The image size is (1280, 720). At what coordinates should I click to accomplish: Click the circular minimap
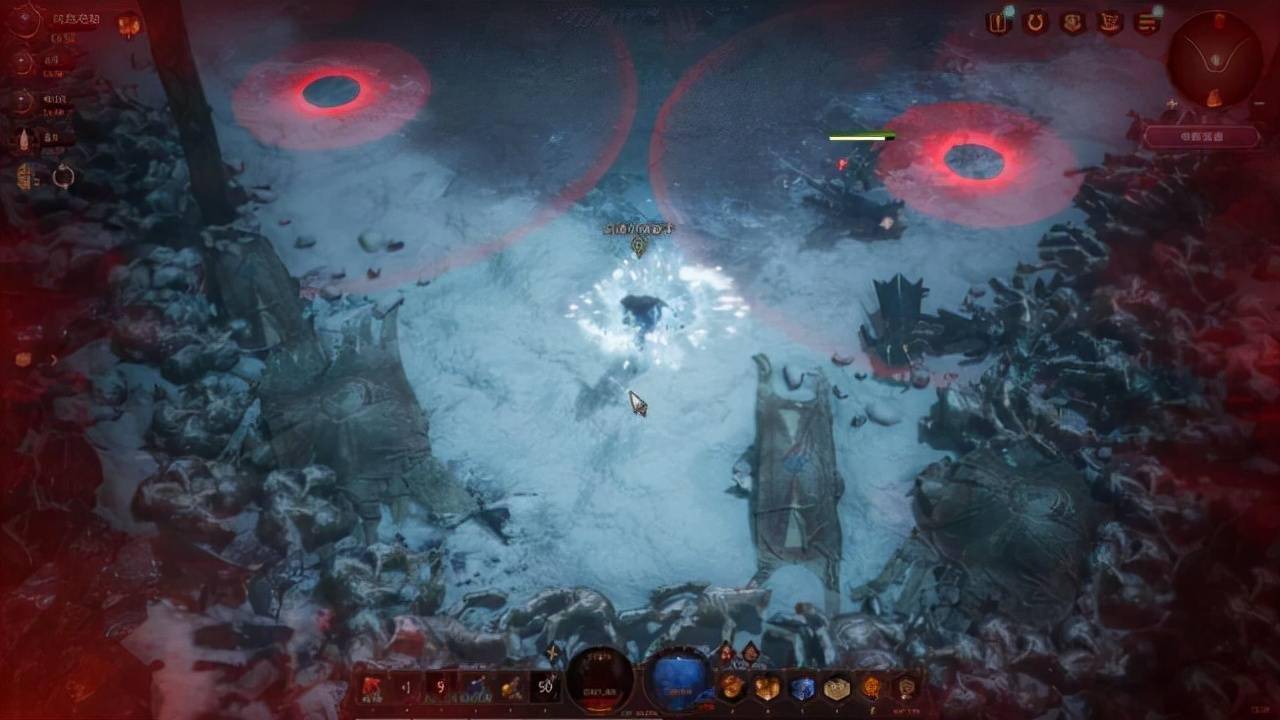click(1214, 59)
